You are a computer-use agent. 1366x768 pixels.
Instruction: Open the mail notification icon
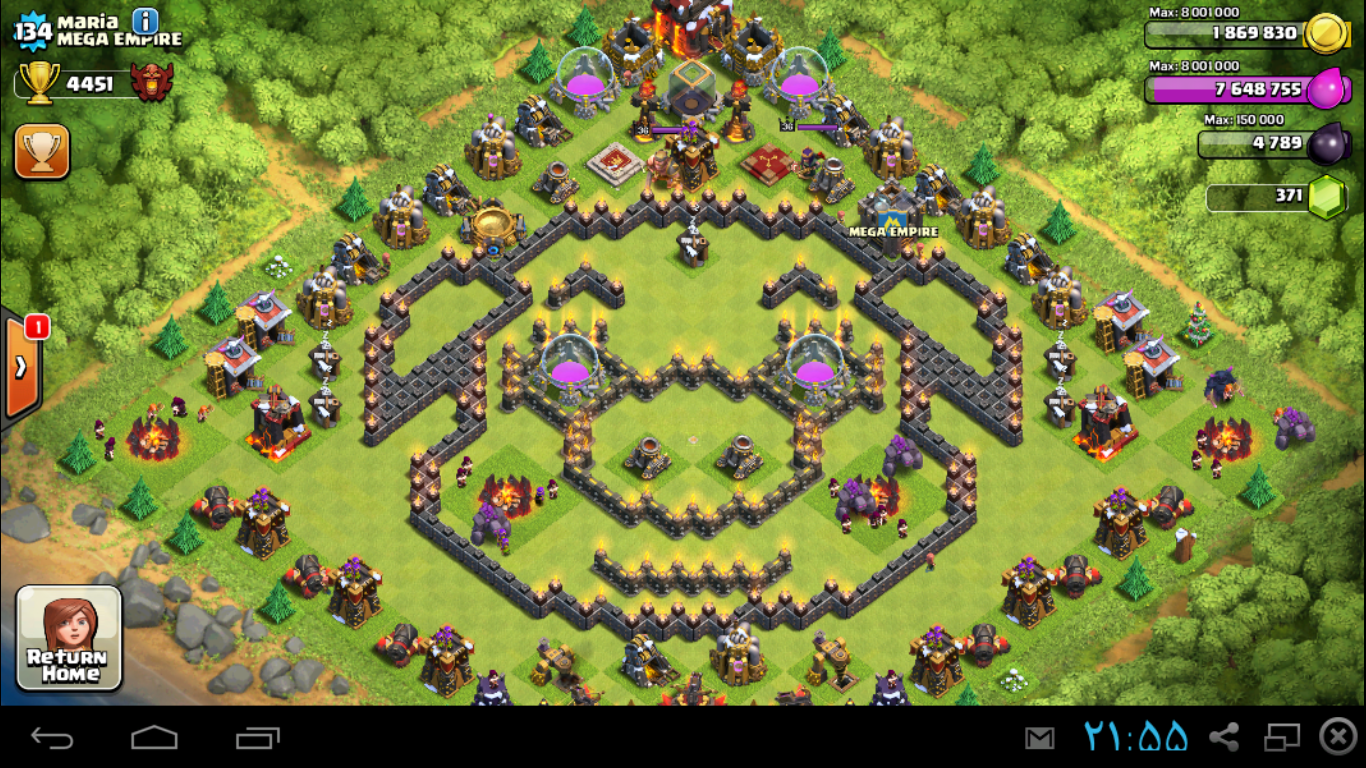(x=1039, y=738)
